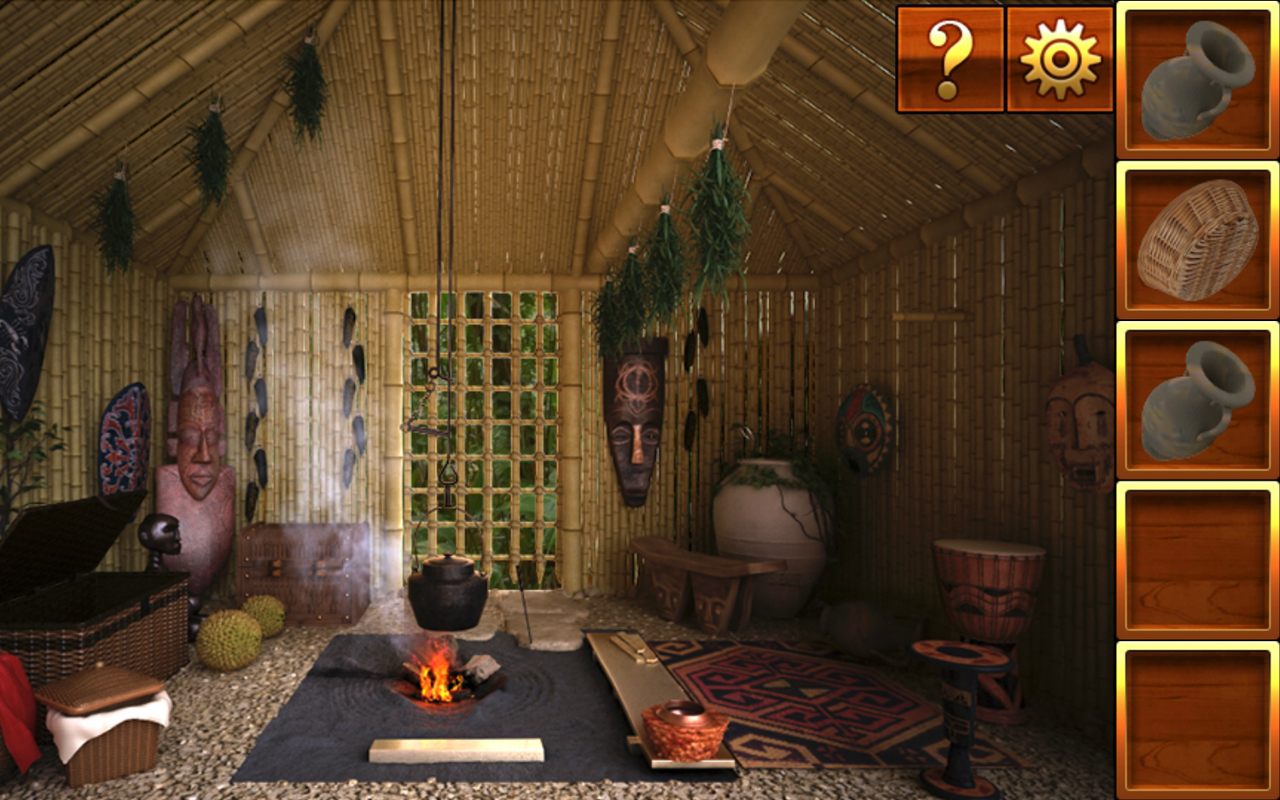The image size is (1280, 800).
Task: Inspect the copper pot on the wooden tray
Action: click(685, 730)
